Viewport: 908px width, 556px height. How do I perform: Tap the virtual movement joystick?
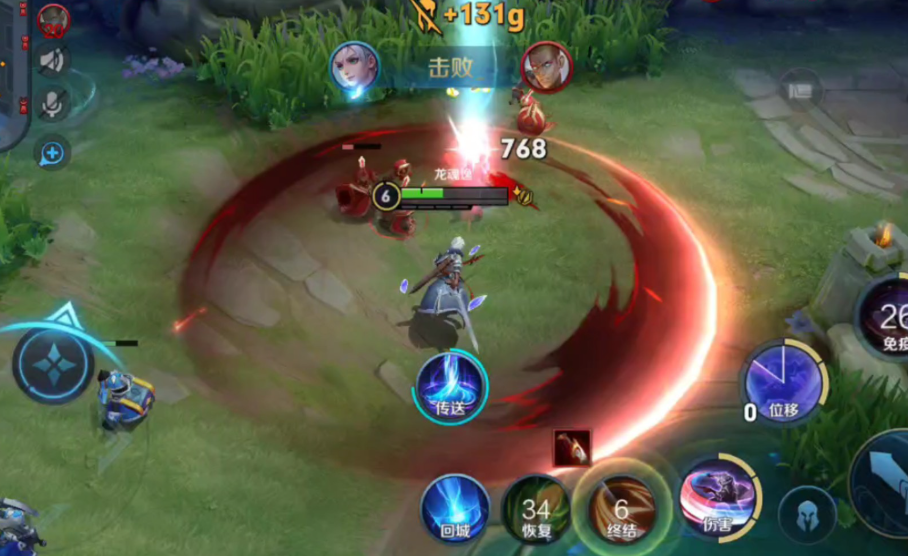[x=52, y=366]
